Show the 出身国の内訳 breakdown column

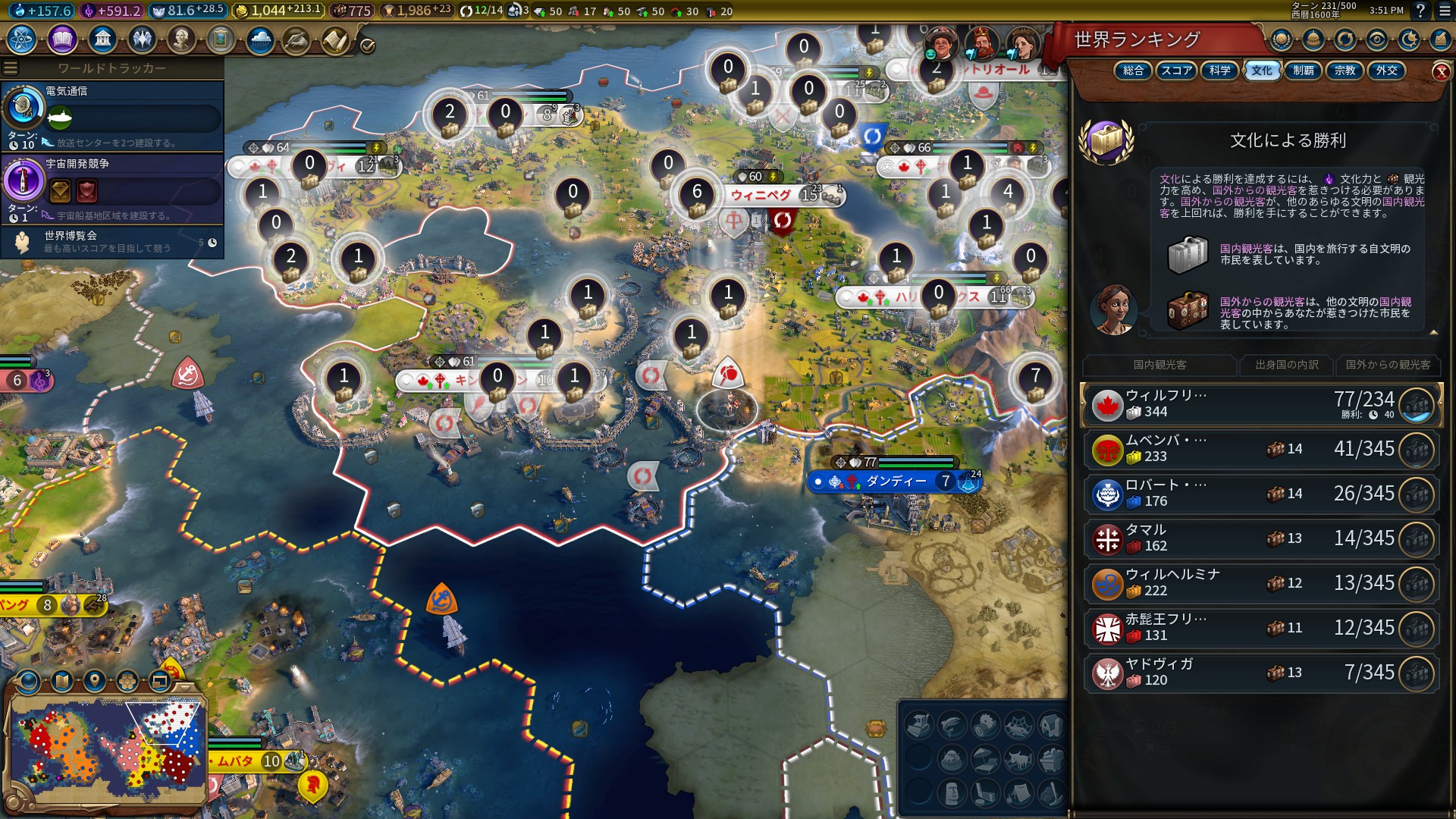coord(1286,365)
